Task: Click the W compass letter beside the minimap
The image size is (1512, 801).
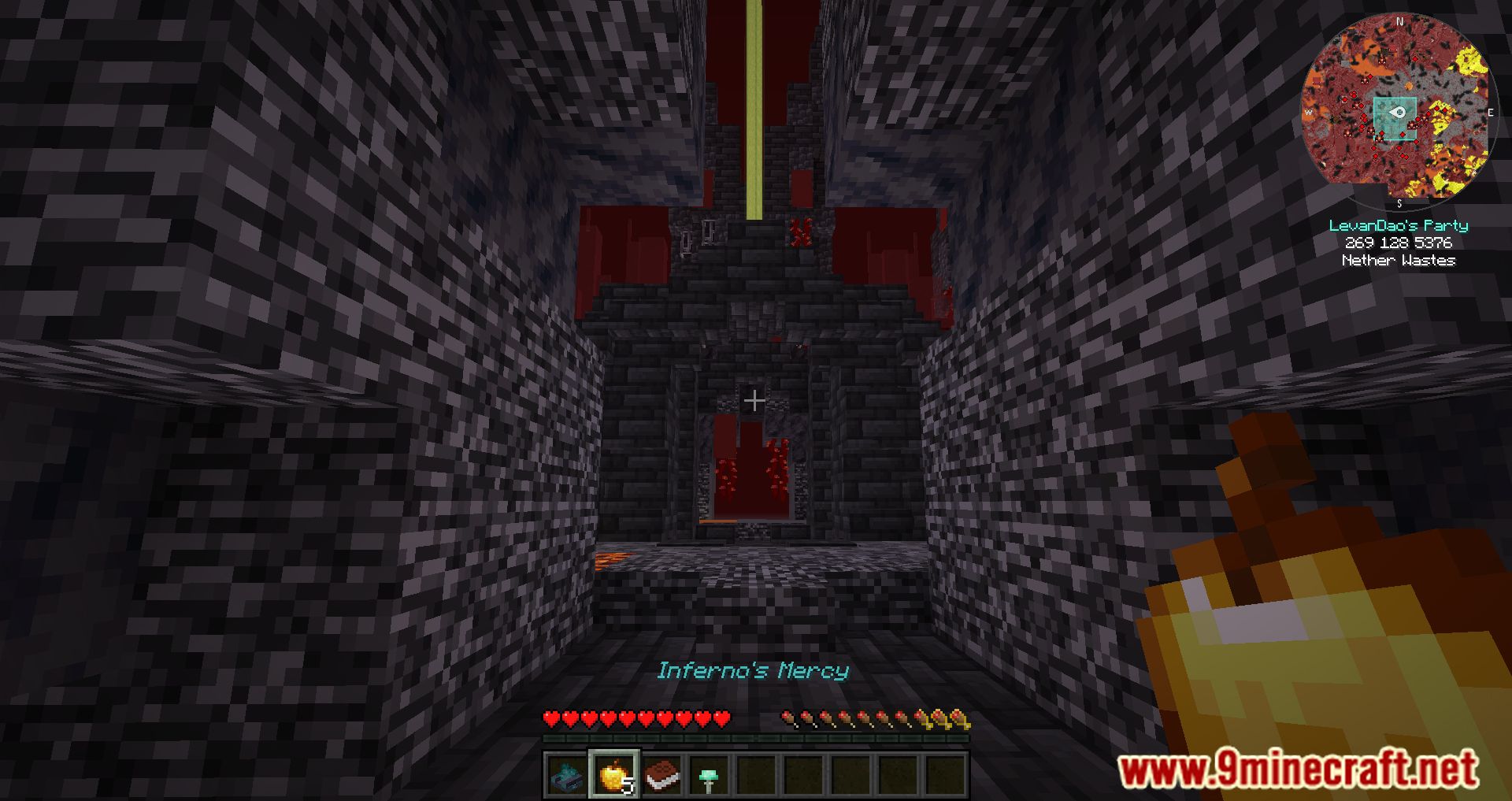Action: point(1310,111)
